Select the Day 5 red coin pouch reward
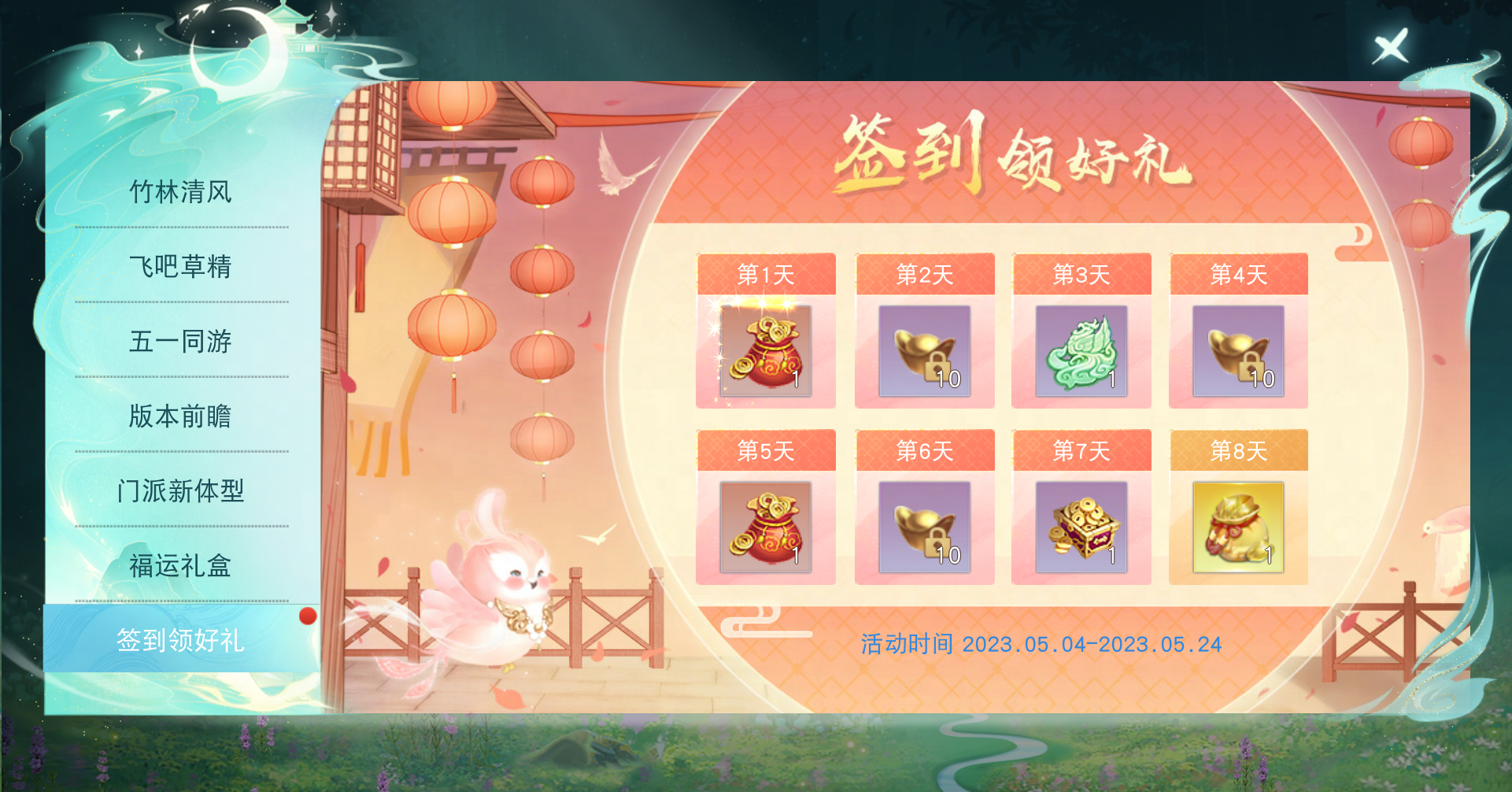This screenshot has width=1512, height=792. [766, 527]
